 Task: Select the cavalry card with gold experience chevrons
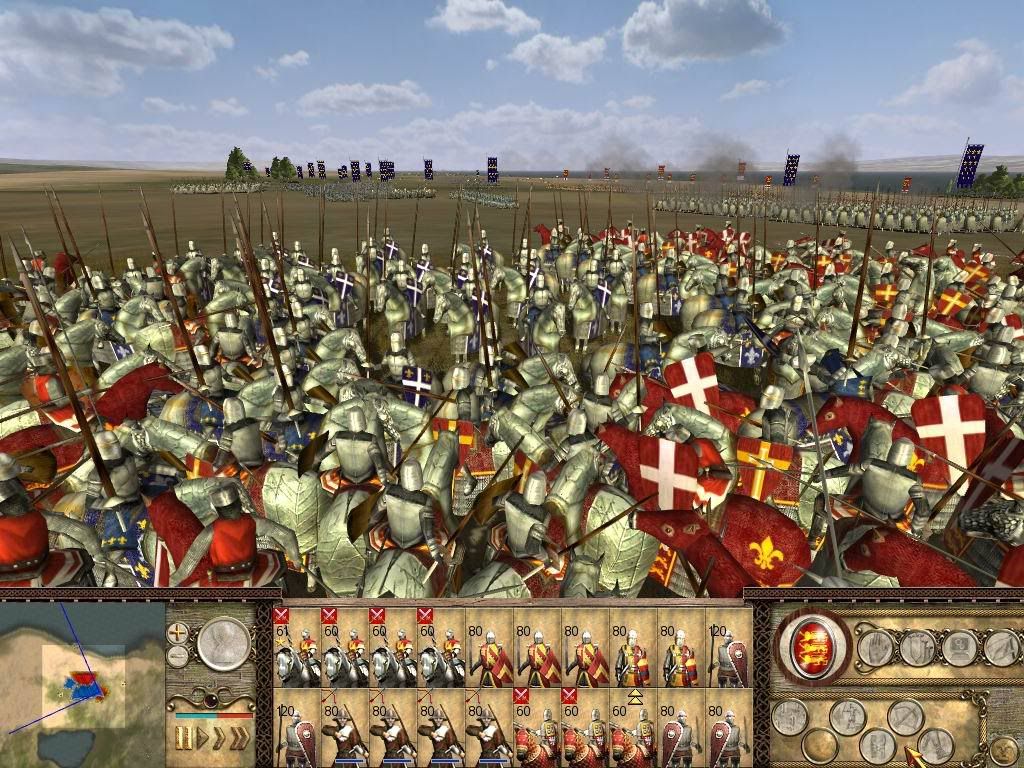633,729
